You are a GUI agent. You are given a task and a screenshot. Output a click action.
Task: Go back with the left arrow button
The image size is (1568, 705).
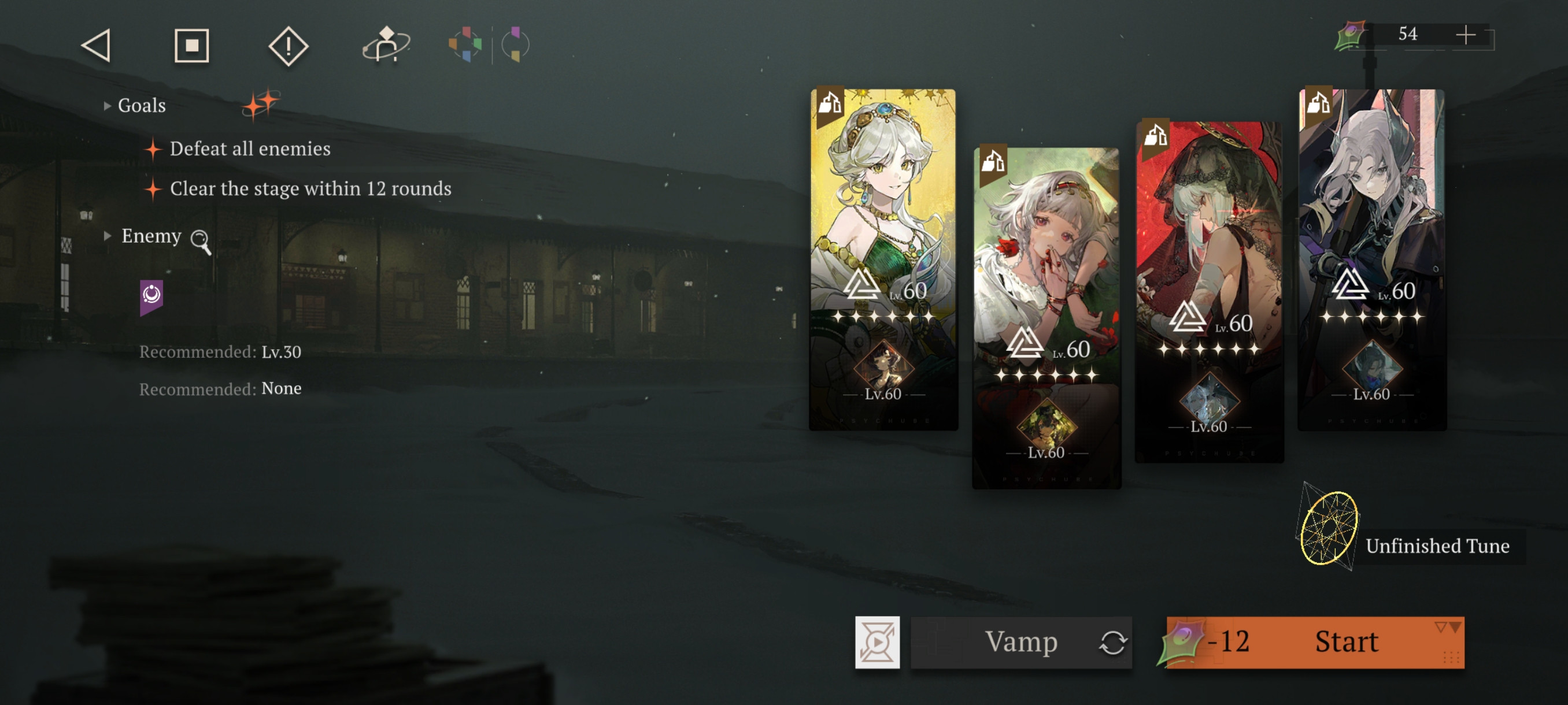(96, 46)
